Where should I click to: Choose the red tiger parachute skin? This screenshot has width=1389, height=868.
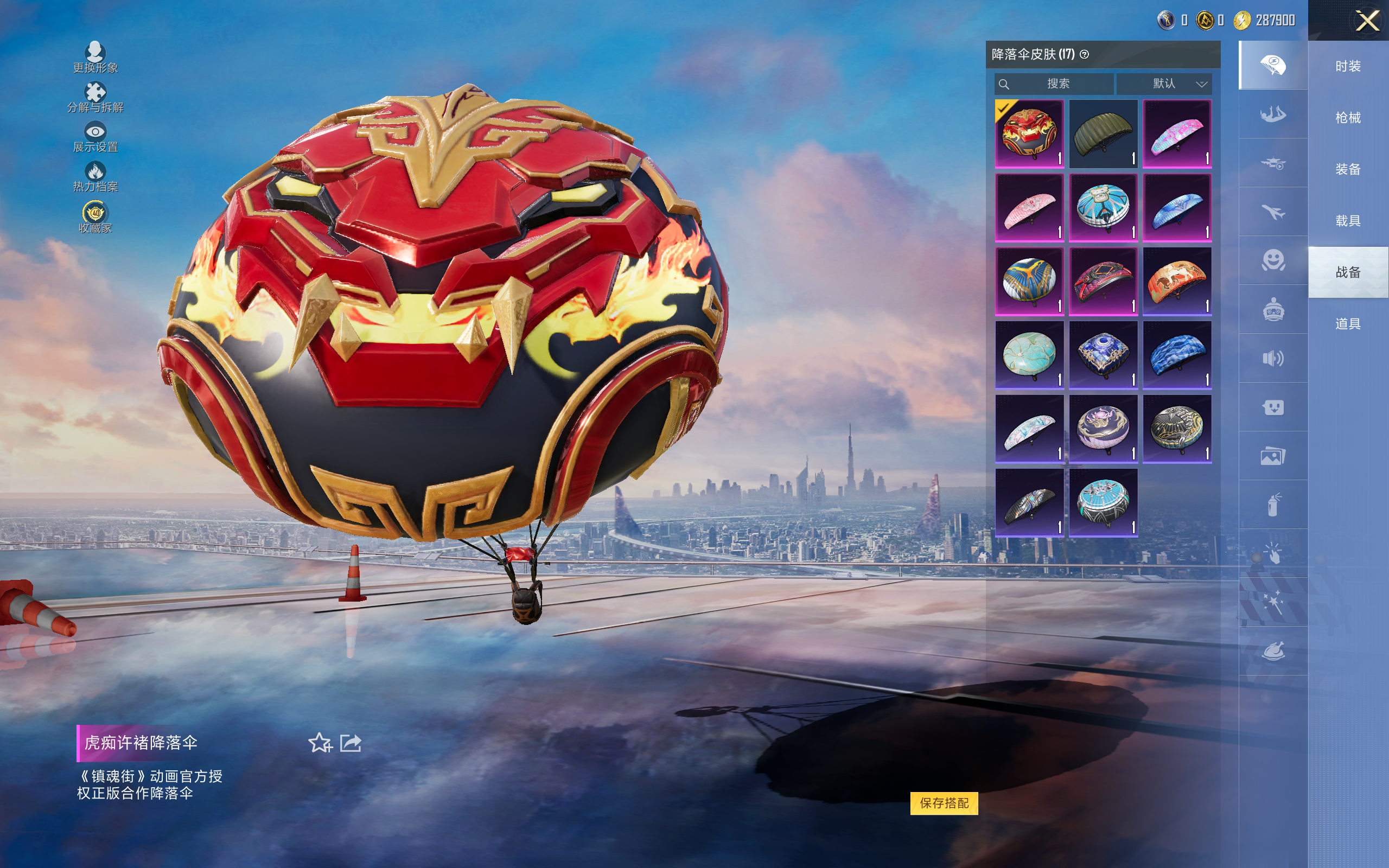coord(1029,135)
